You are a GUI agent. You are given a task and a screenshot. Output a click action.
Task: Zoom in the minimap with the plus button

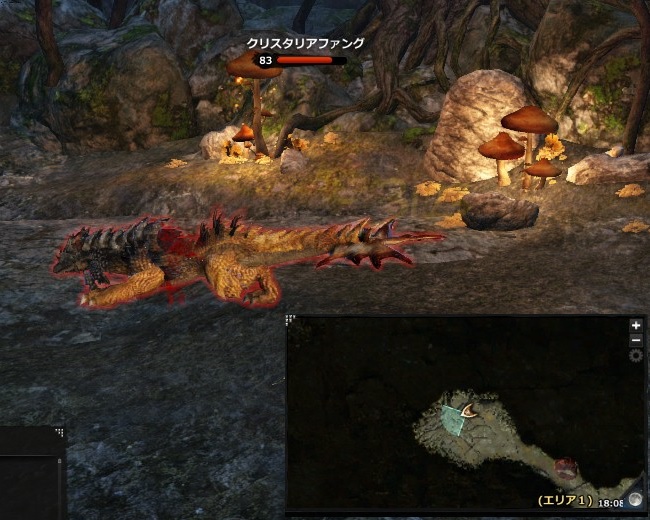click(636, 325)
